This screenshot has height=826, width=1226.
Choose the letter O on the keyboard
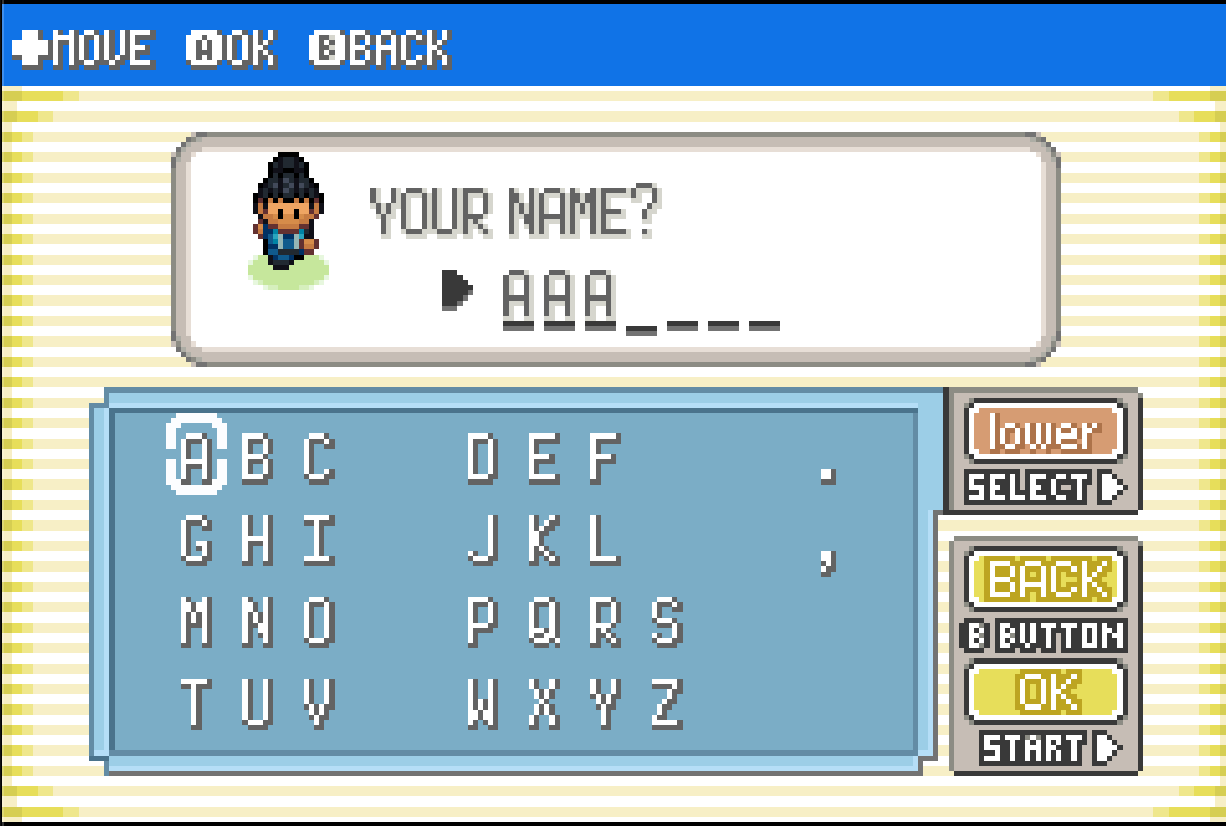point(318,622)
